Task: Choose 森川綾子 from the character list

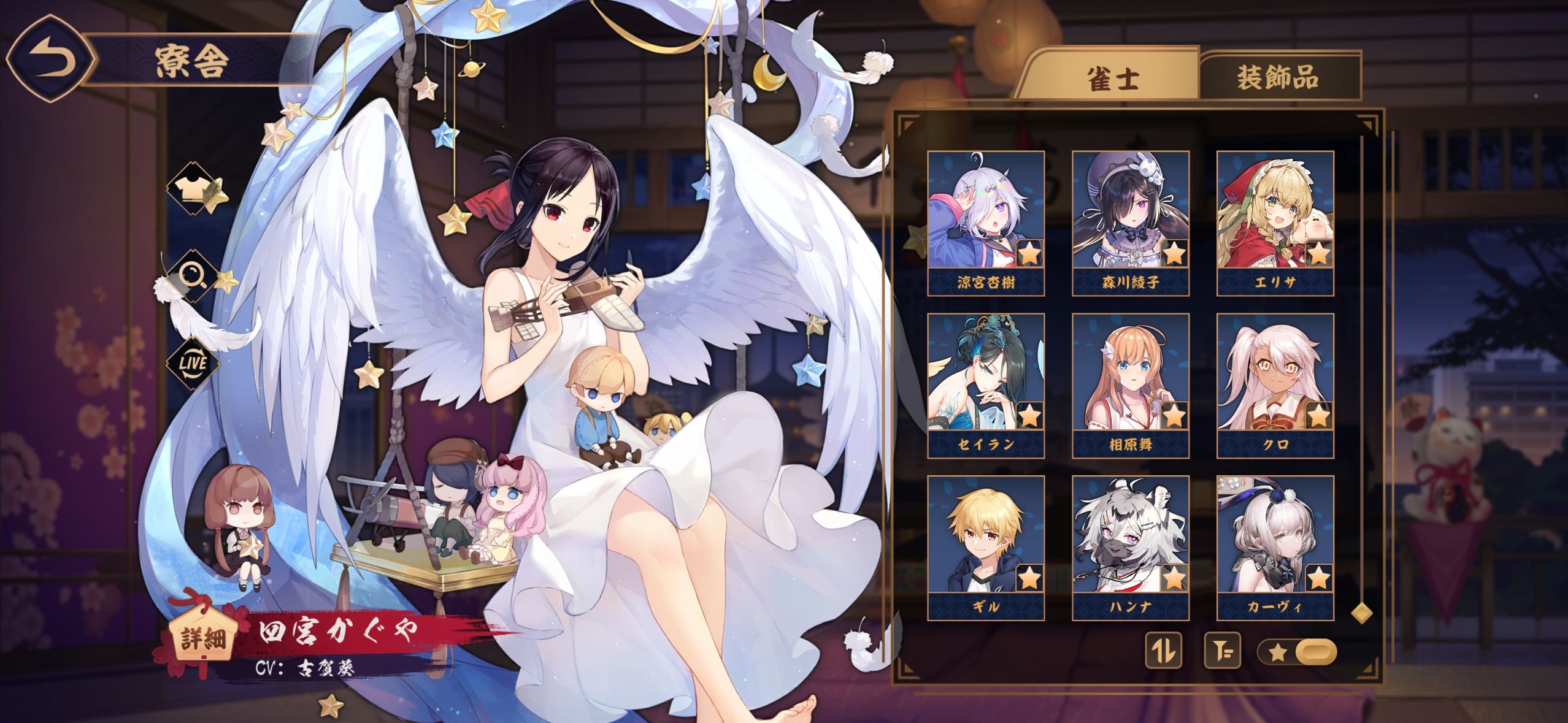Action: (x=1130, y=223)
